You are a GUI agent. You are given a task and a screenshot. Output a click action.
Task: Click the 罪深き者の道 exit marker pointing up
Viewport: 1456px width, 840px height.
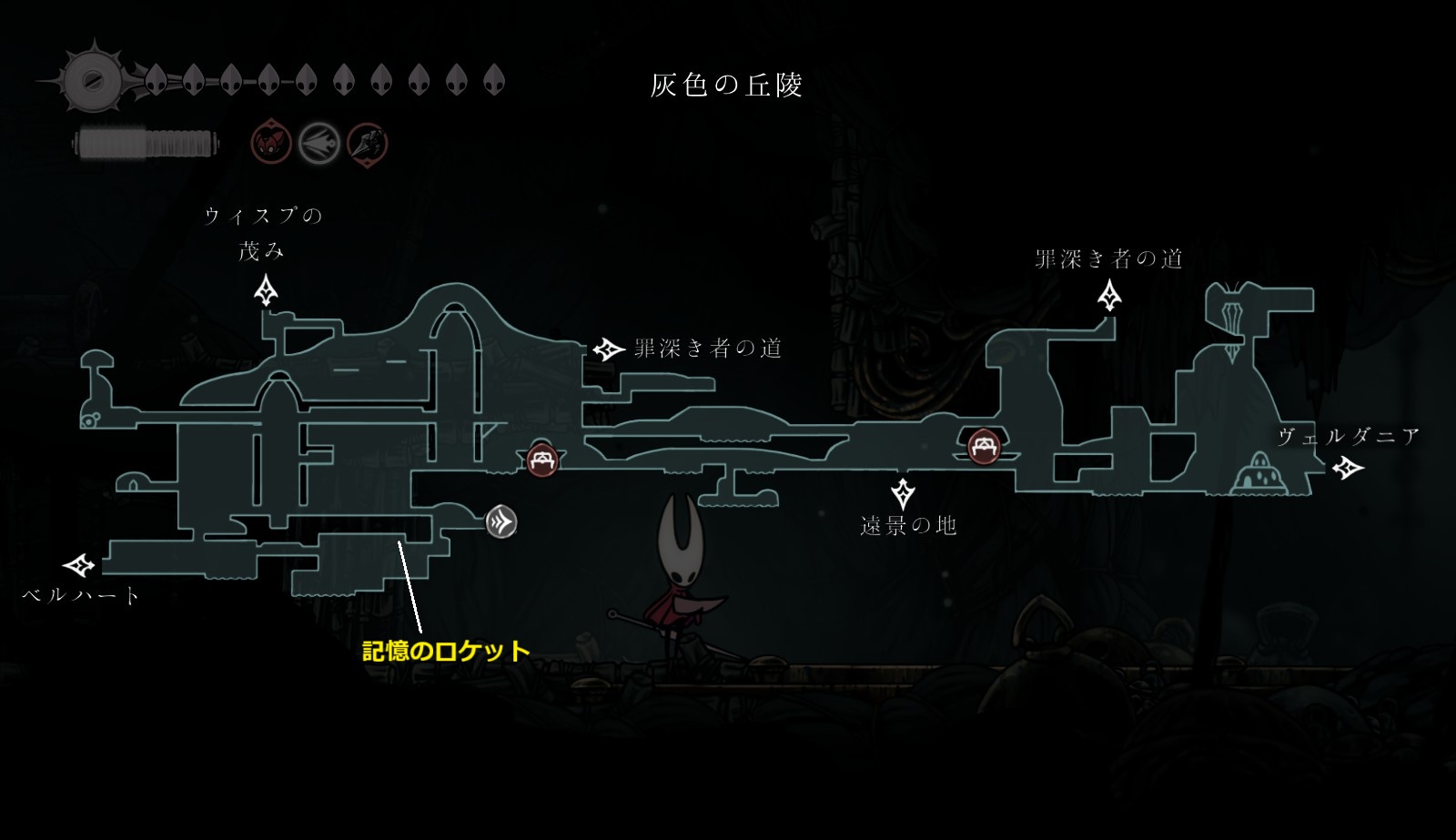1109,295
